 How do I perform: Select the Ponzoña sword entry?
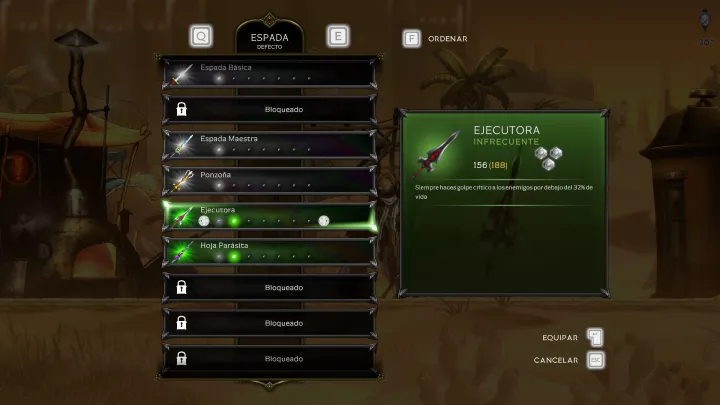pyautogui.click(x=269, y=181)
